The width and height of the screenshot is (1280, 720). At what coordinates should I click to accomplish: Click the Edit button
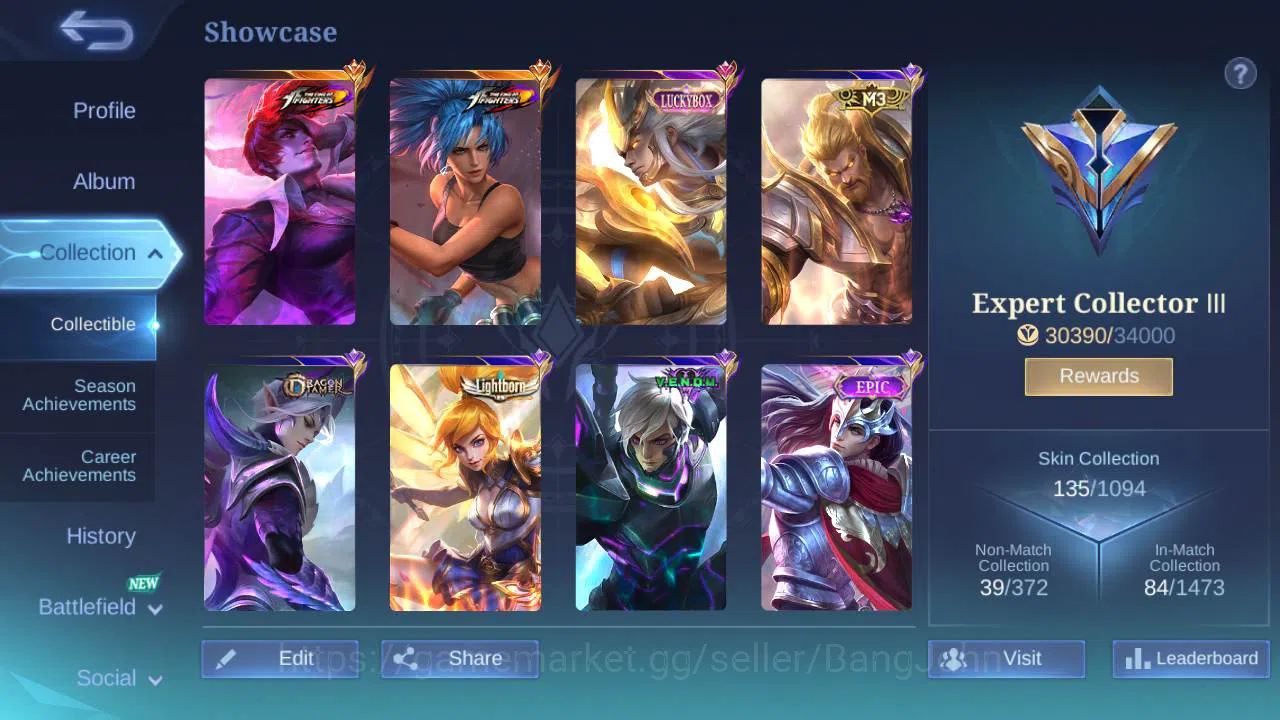click(x=280, y=658)
